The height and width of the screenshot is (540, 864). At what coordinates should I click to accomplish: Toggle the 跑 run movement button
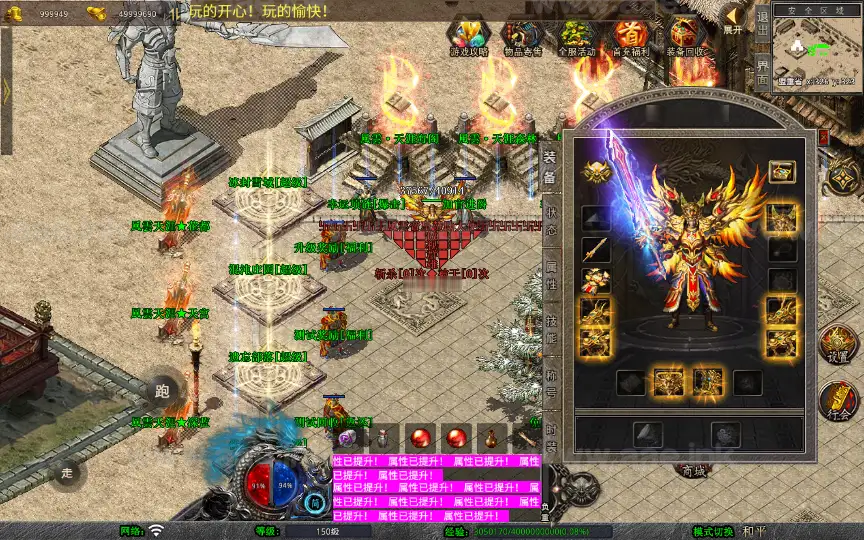click(162, 391)
